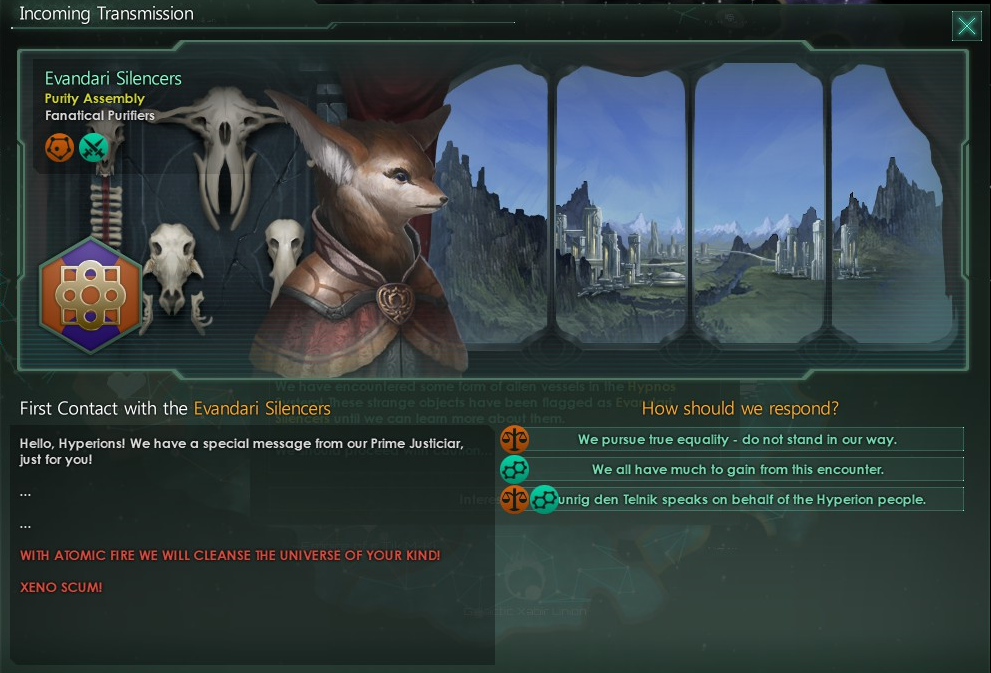Click the Evandari Silencers empire emblem
The height and width of the screenshot is (673, 991).
tap(90, 296)
